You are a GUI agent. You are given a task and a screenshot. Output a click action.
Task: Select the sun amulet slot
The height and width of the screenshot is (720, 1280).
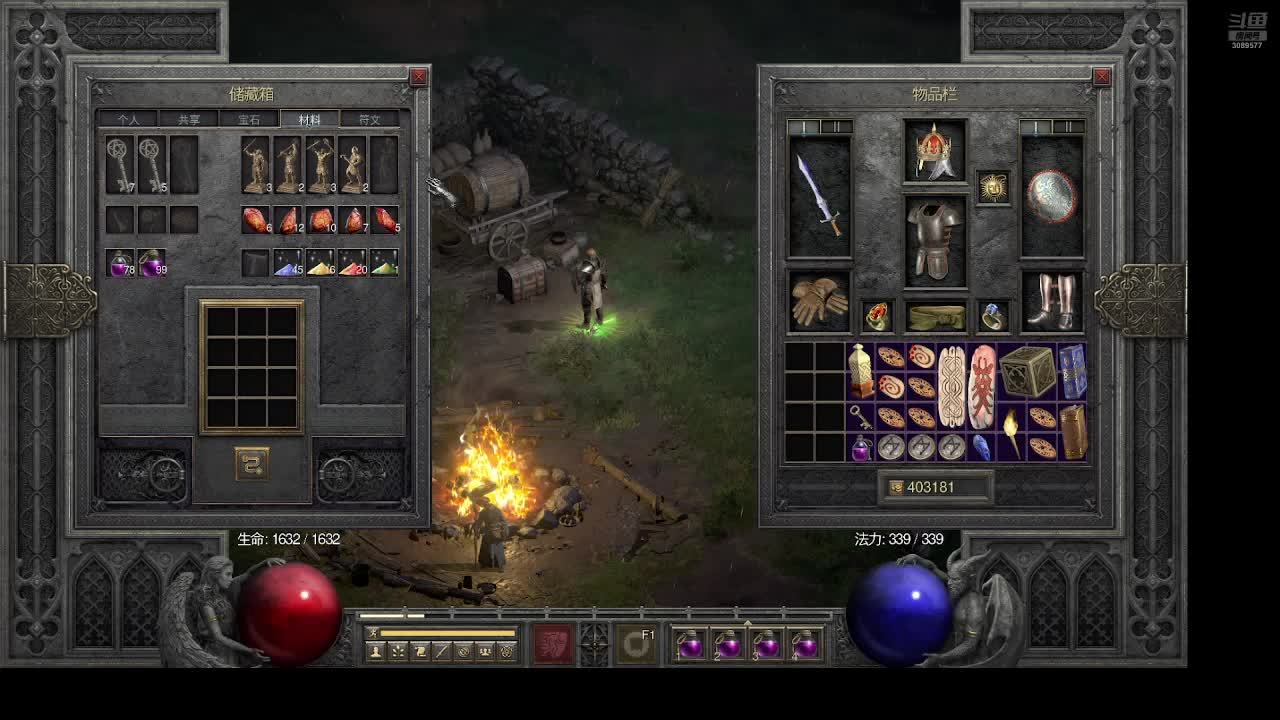coord(993,187)
